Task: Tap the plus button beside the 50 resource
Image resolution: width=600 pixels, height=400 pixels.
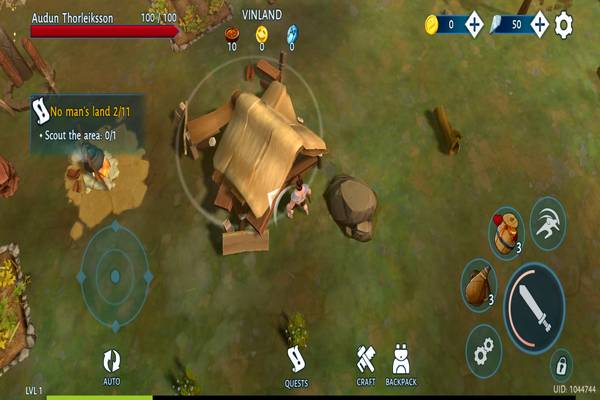Action: pos(538,24)
